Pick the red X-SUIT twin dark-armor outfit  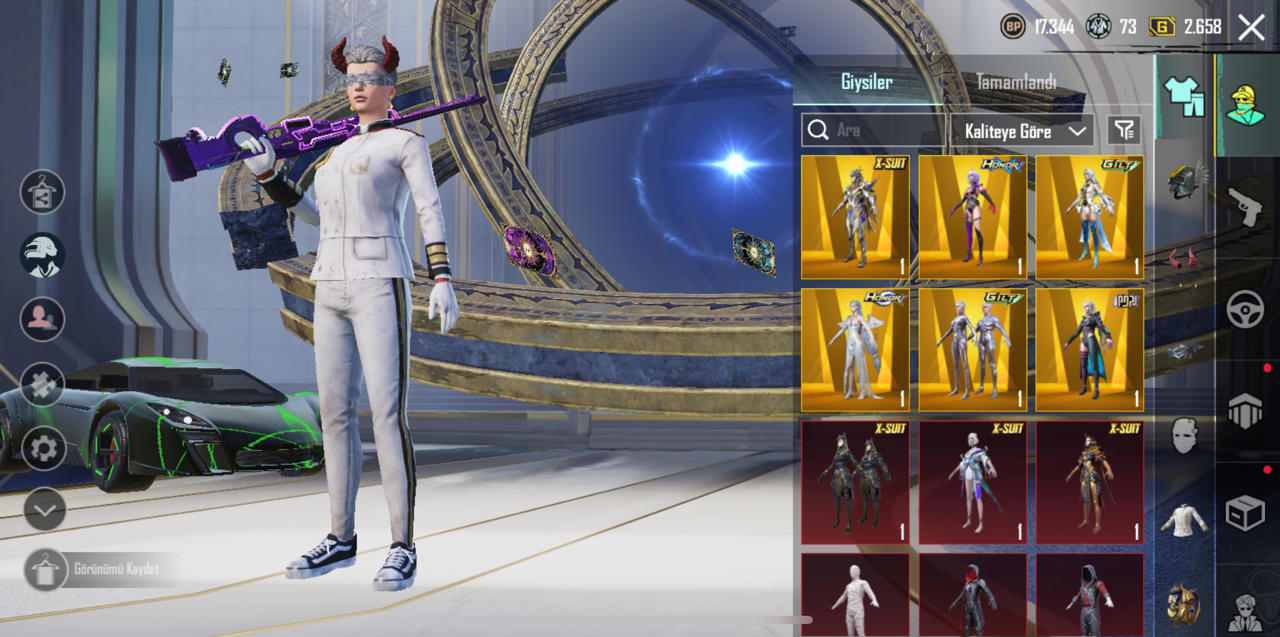coord(855,482)
